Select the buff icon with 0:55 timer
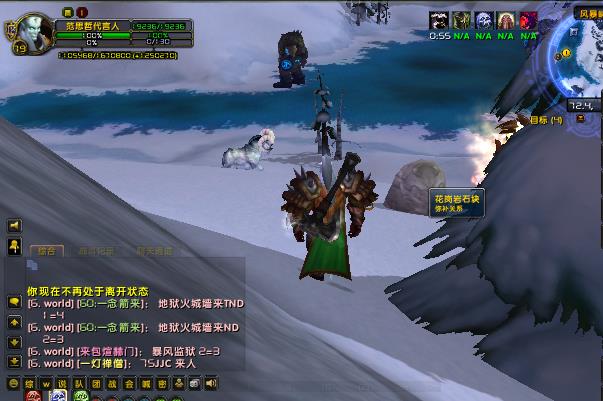Viewport: 603px width, 401px height. tap(440, 20)
